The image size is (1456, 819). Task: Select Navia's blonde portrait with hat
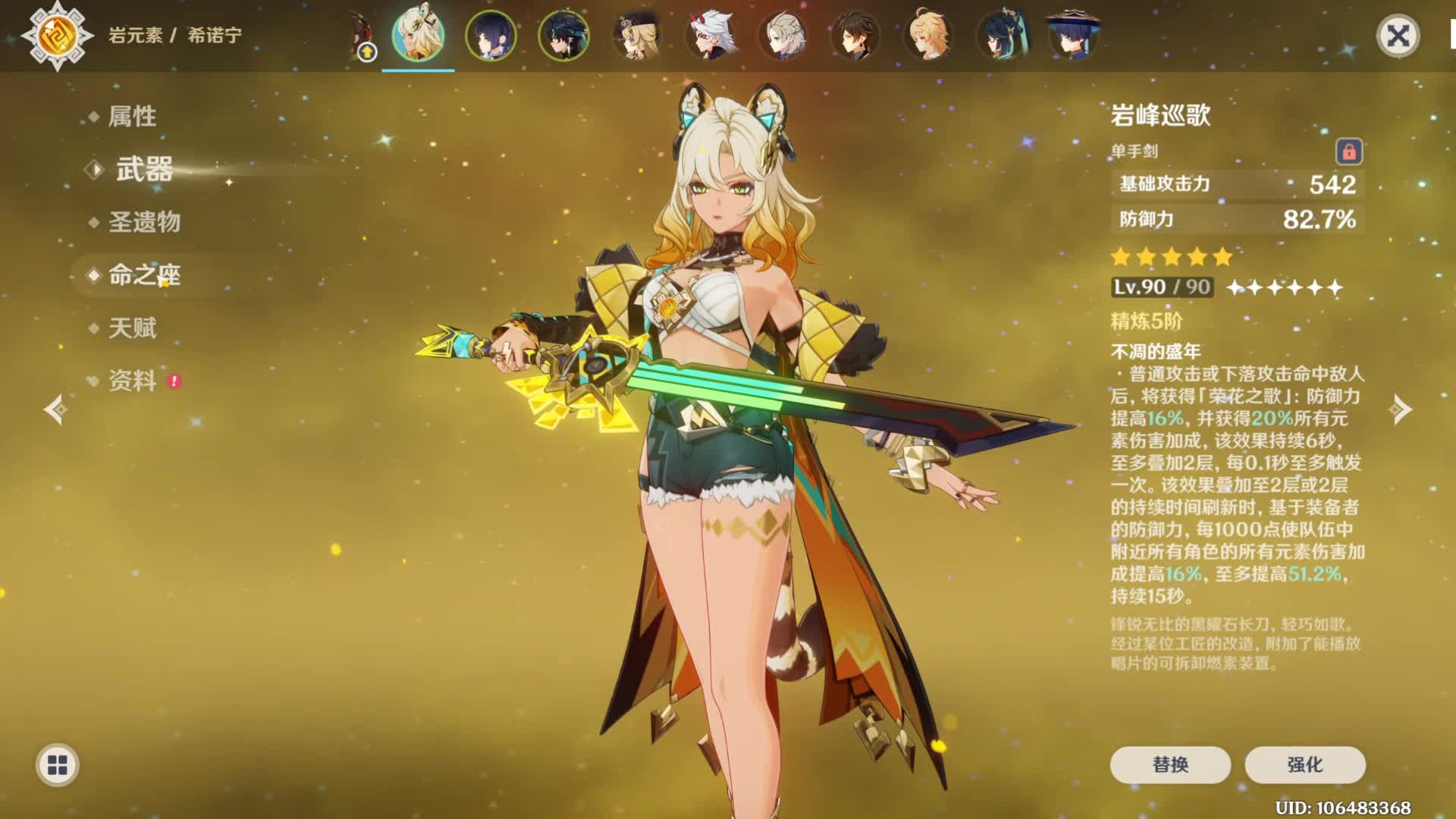637,36
